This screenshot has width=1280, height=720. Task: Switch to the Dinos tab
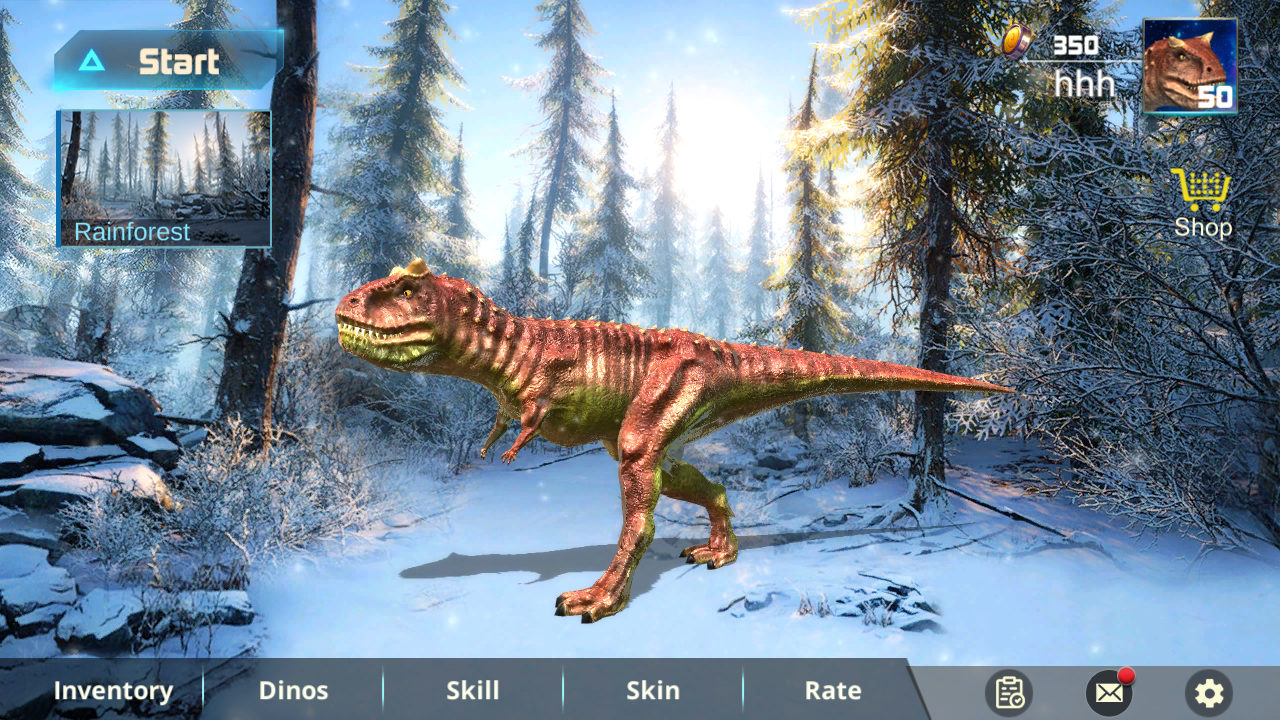pos(293,690)
